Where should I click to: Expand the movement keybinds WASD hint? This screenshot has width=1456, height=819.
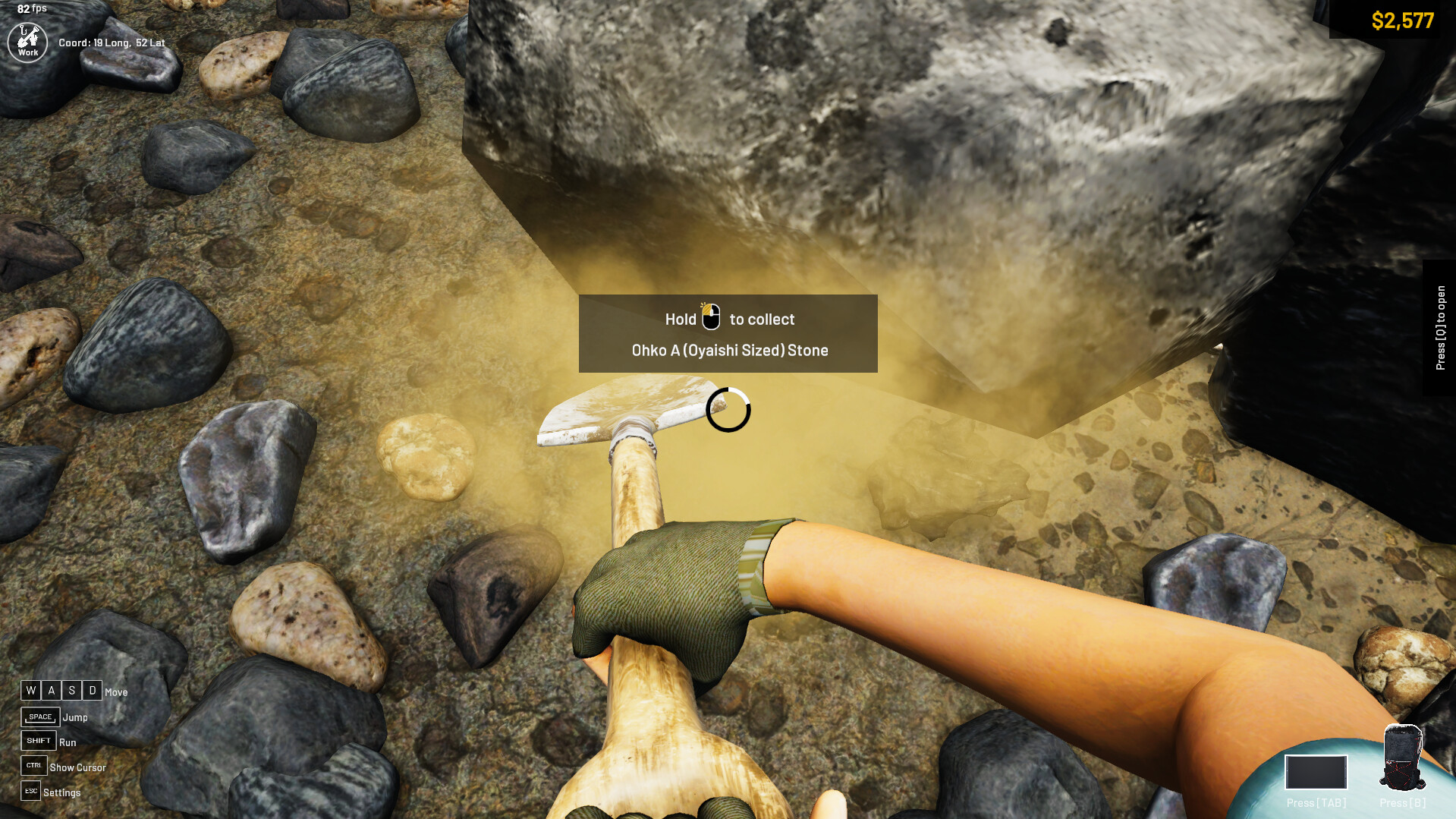click(x=61, y=691)
